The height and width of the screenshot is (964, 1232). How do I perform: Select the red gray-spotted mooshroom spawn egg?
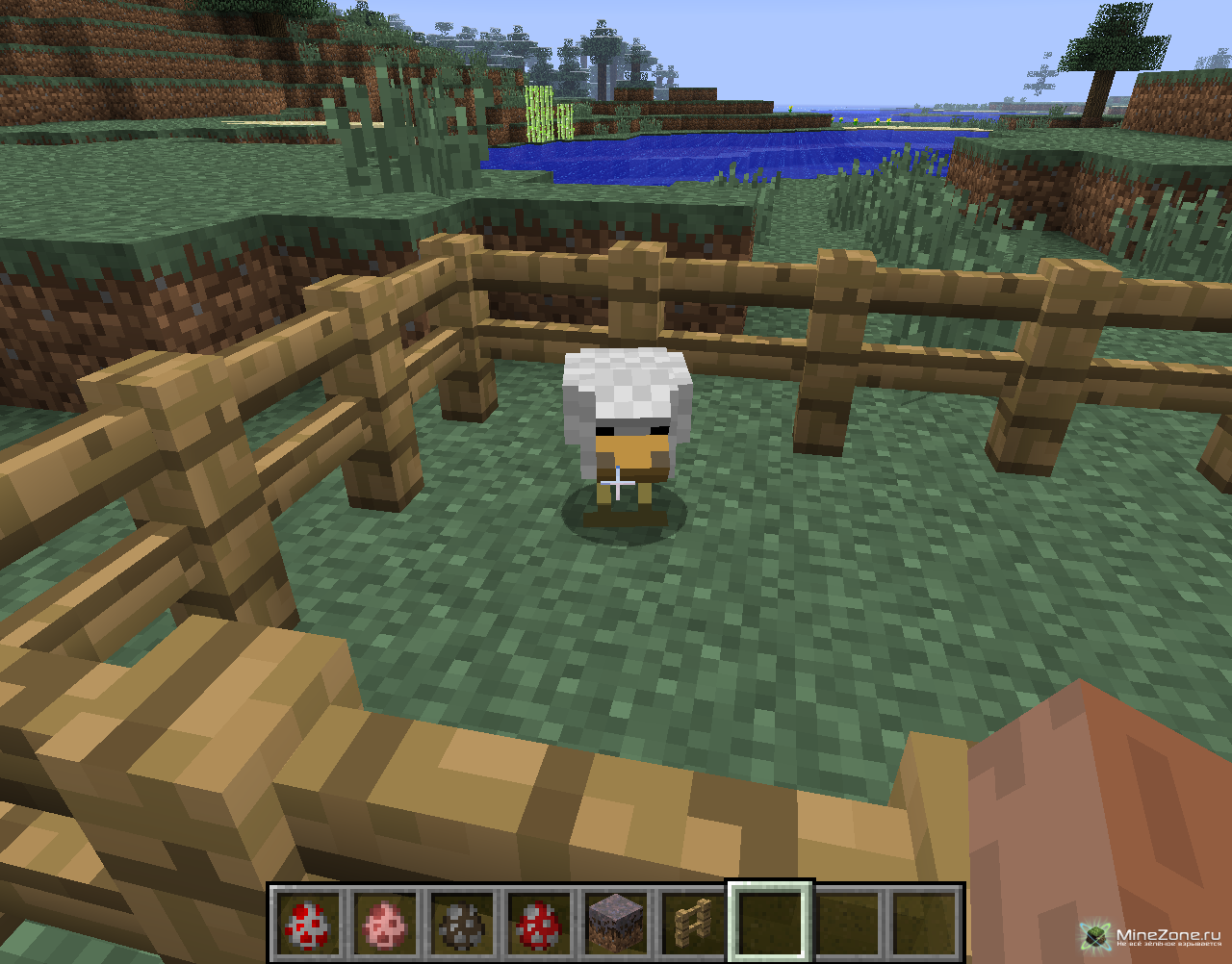[x=539, y=924]
